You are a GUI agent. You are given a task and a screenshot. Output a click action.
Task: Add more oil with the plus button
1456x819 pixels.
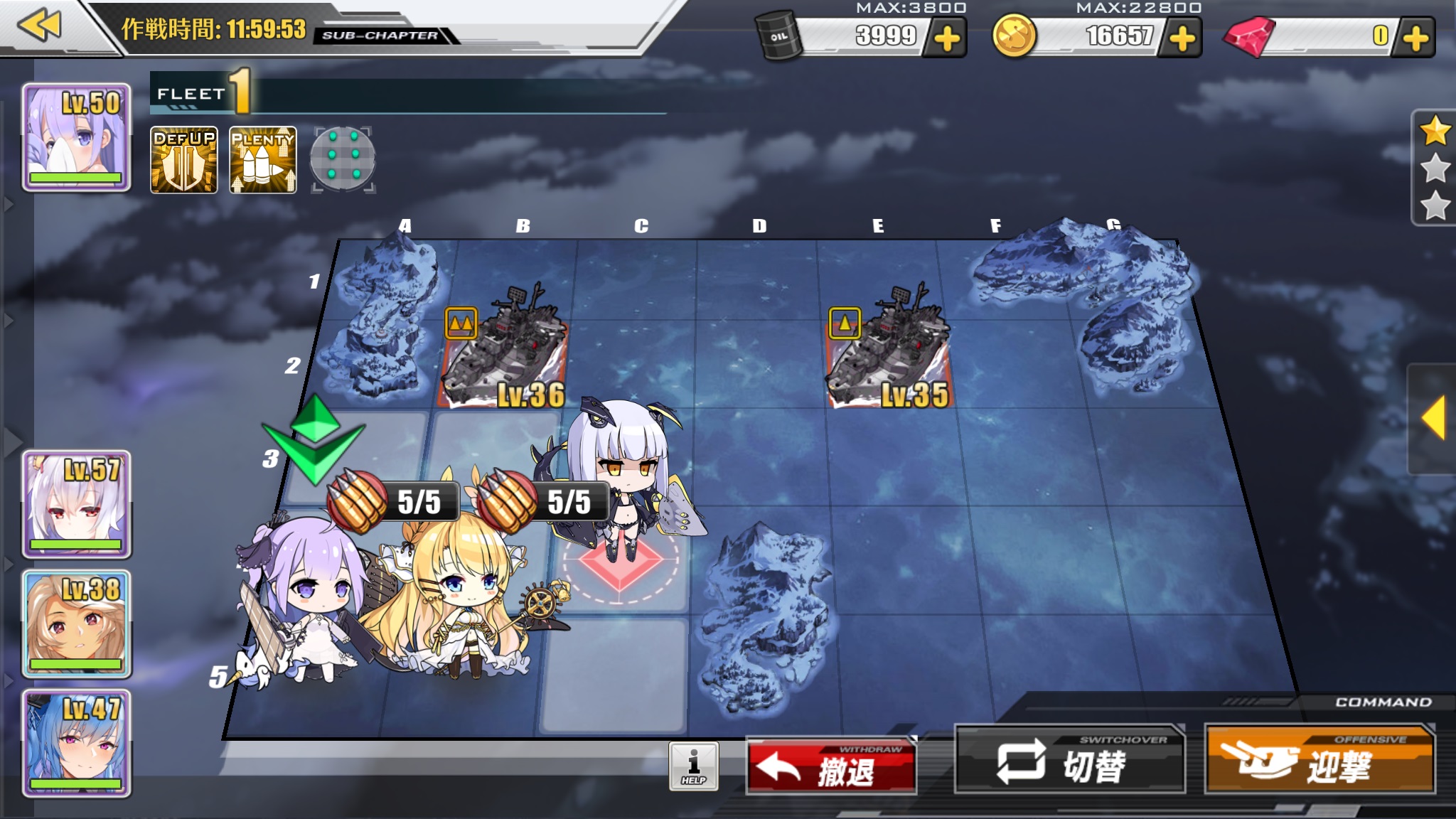pos(947,38)
